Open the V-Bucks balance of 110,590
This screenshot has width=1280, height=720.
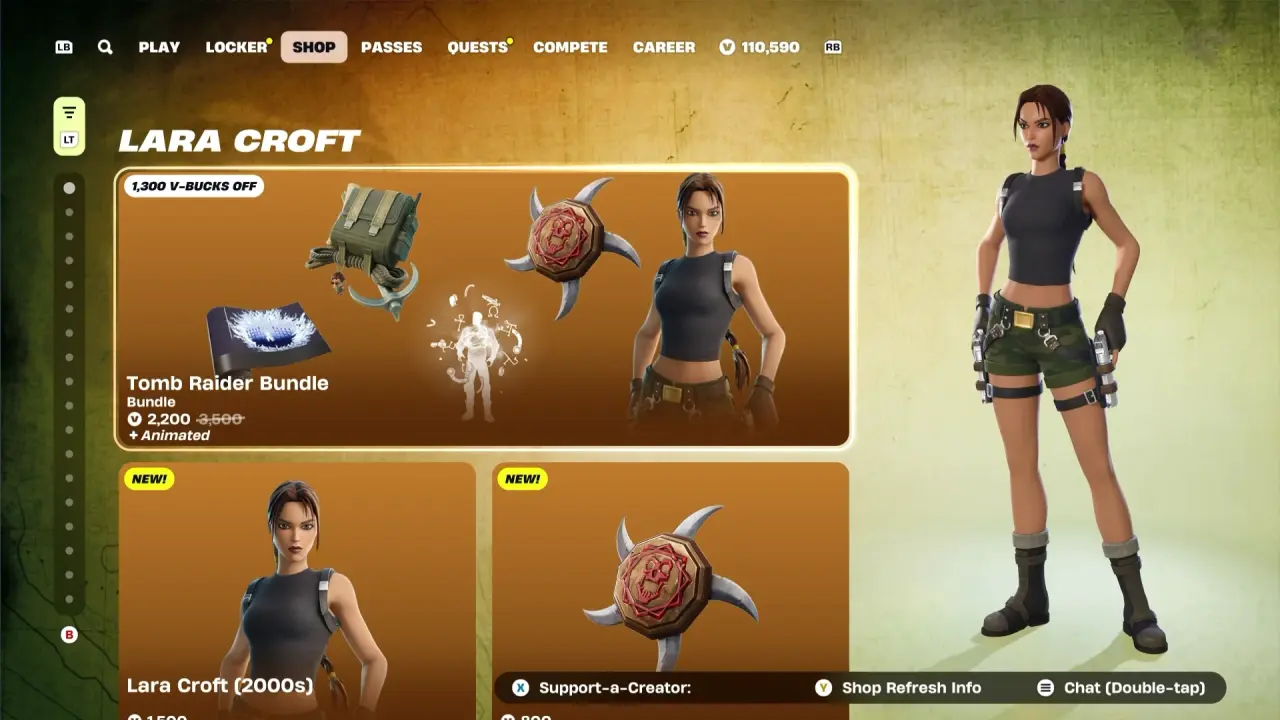[760, 47]
